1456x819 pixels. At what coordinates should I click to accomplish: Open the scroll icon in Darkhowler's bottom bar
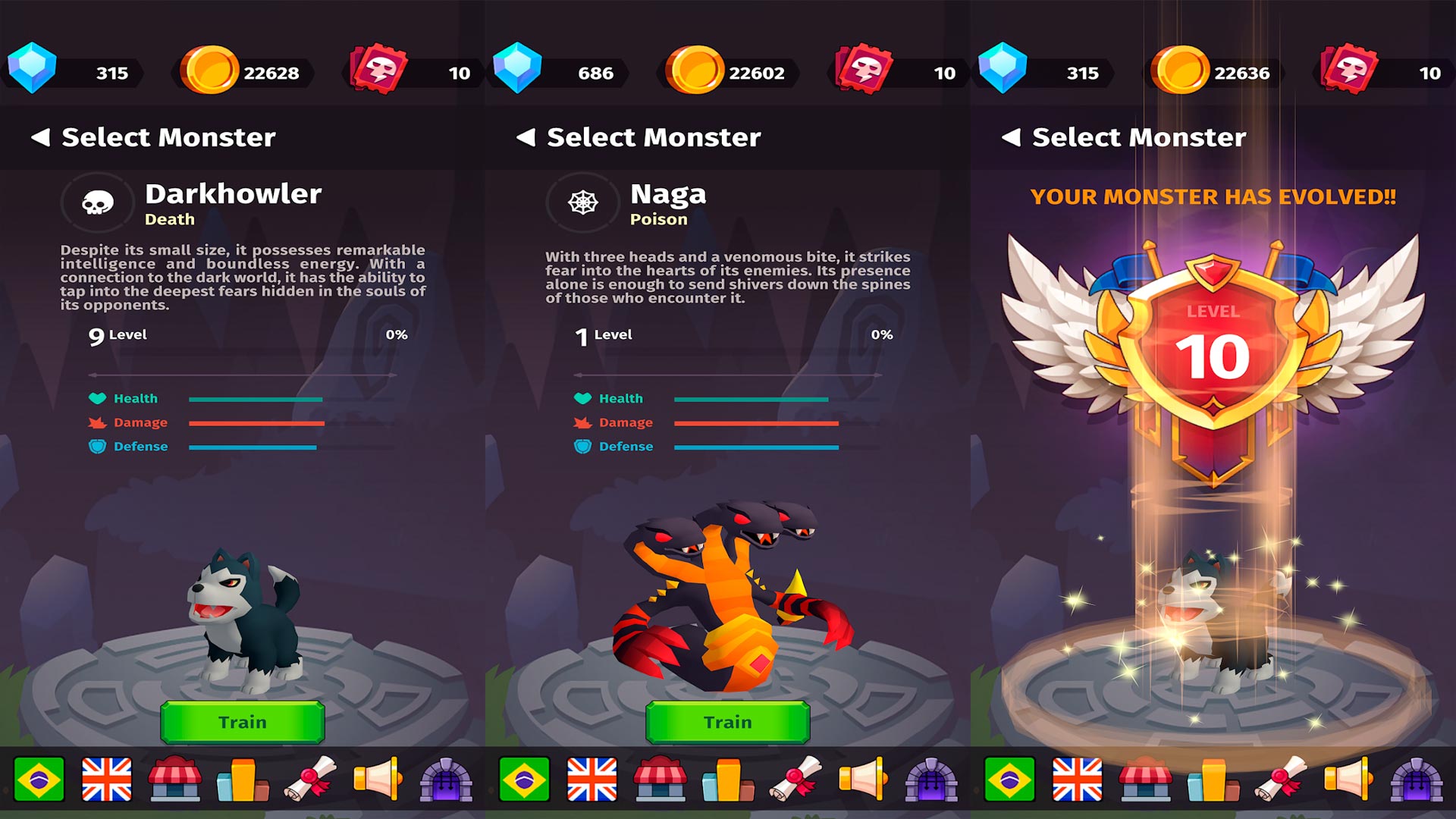(x=310, y=779)
